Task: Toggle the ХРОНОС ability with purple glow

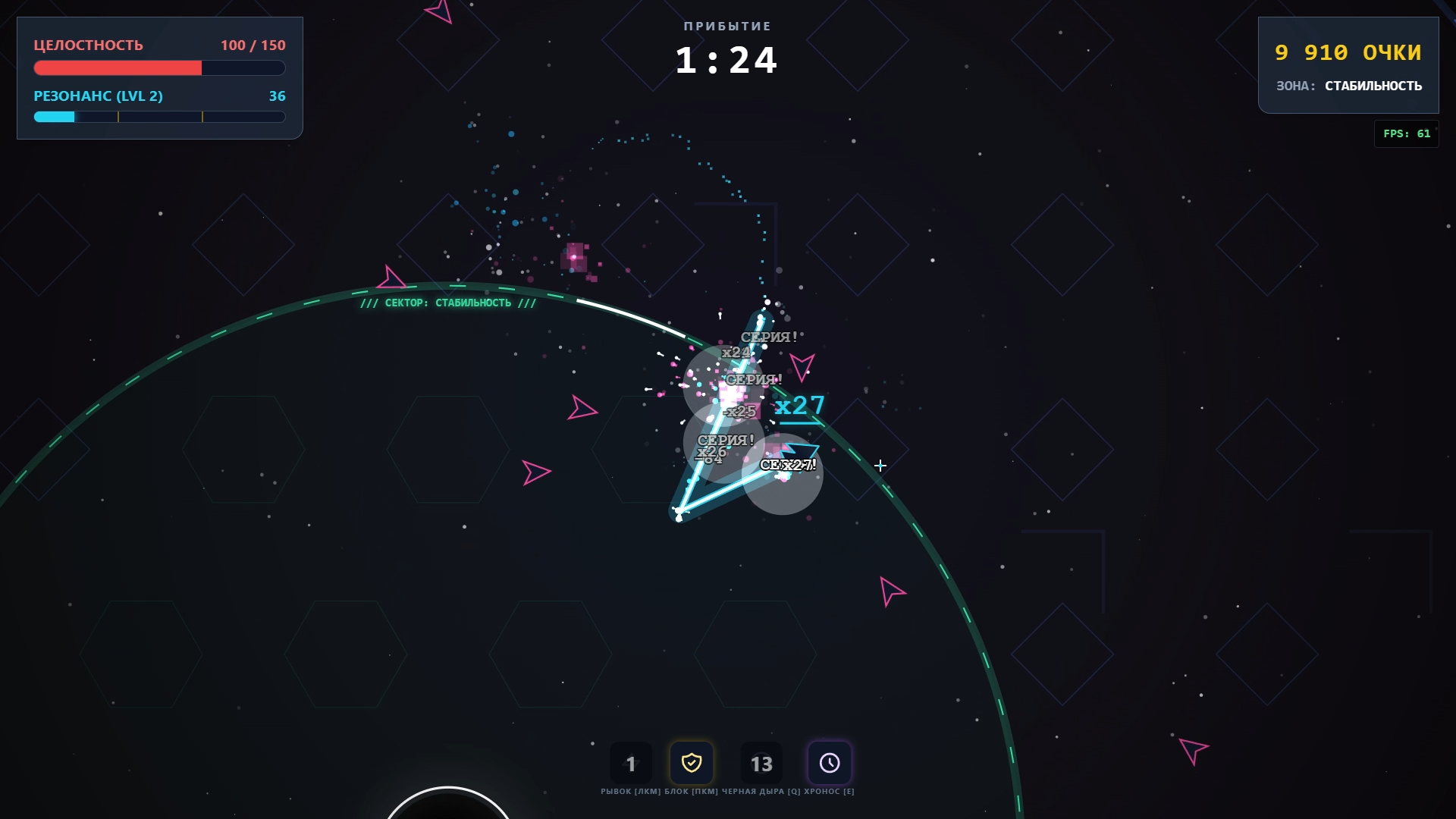Action: (x=830, y=764)
